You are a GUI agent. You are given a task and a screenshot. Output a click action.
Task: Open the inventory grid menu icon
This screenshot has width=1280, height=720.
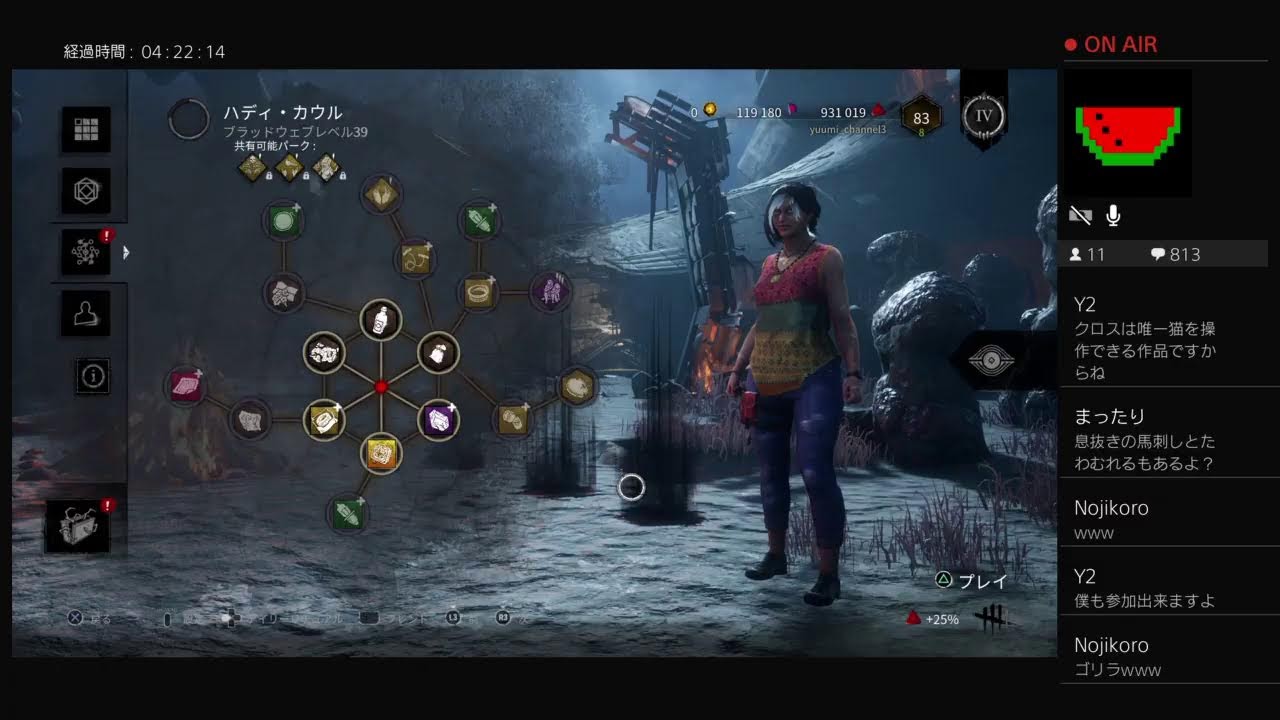[x=86, y=129]
